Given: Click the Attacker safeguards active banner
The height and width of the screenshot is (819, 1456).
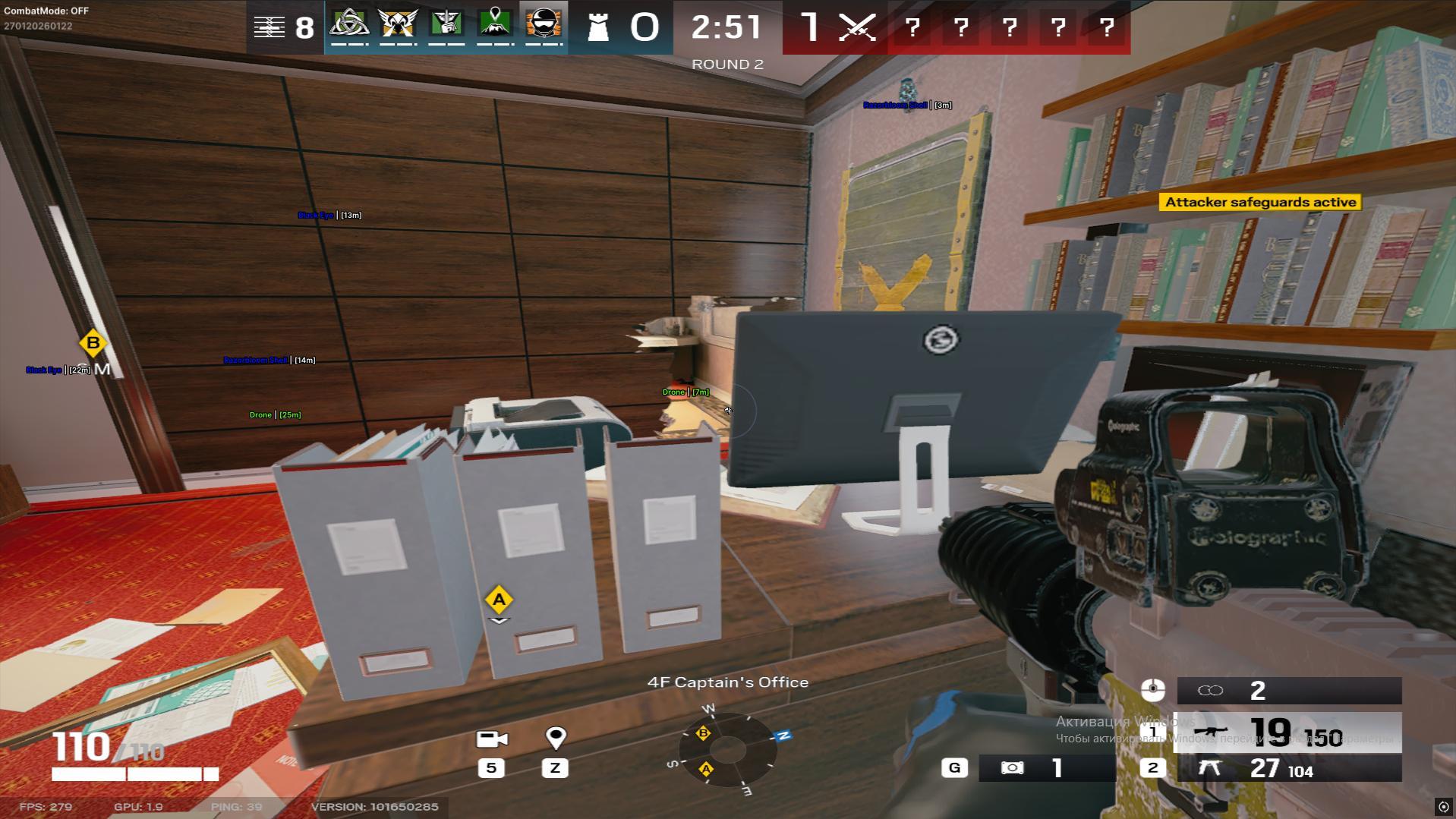Looking at the screenshot, I should [1260, 202].
